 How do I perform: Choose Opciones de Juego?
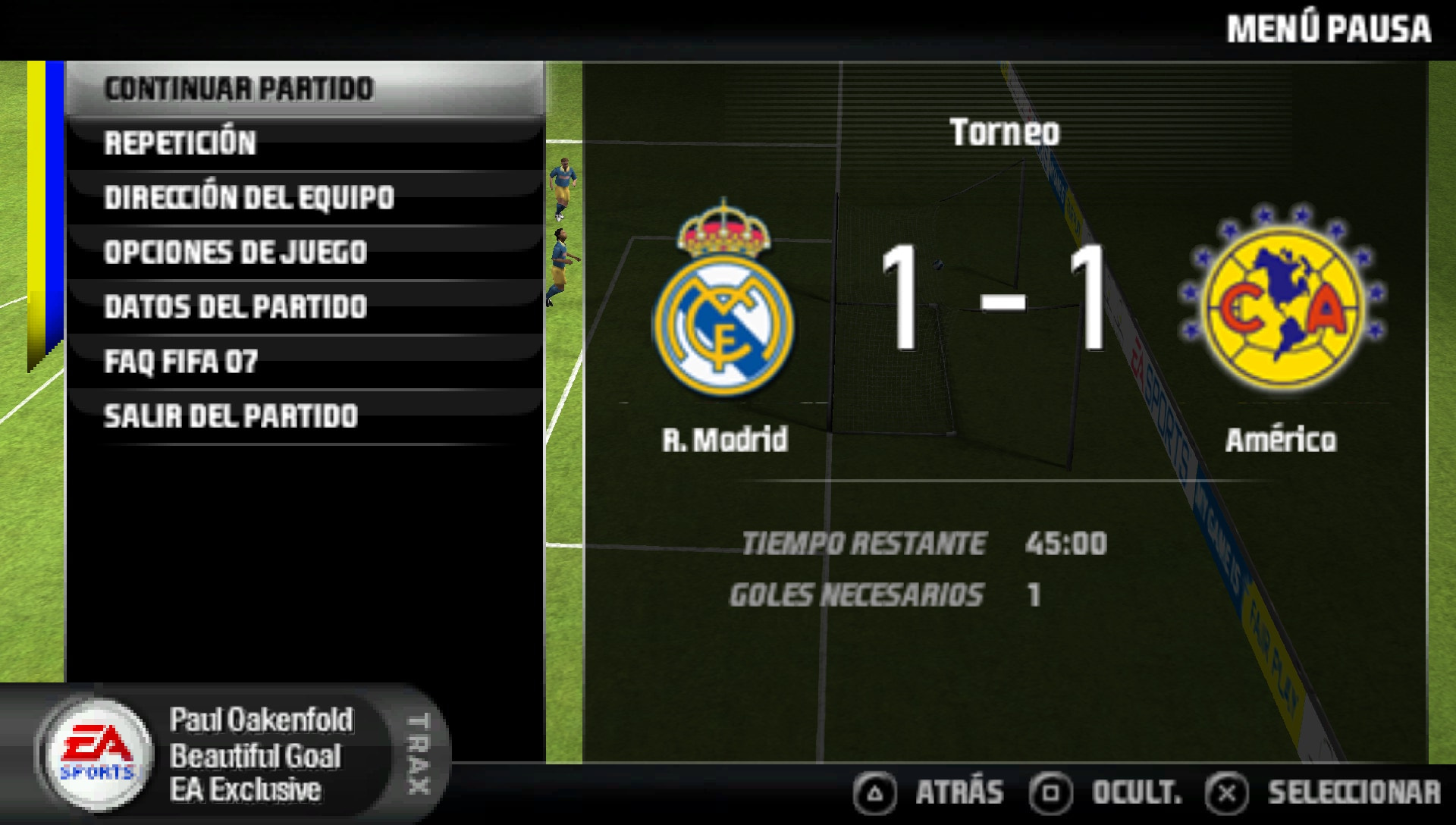tap(235, 253)
